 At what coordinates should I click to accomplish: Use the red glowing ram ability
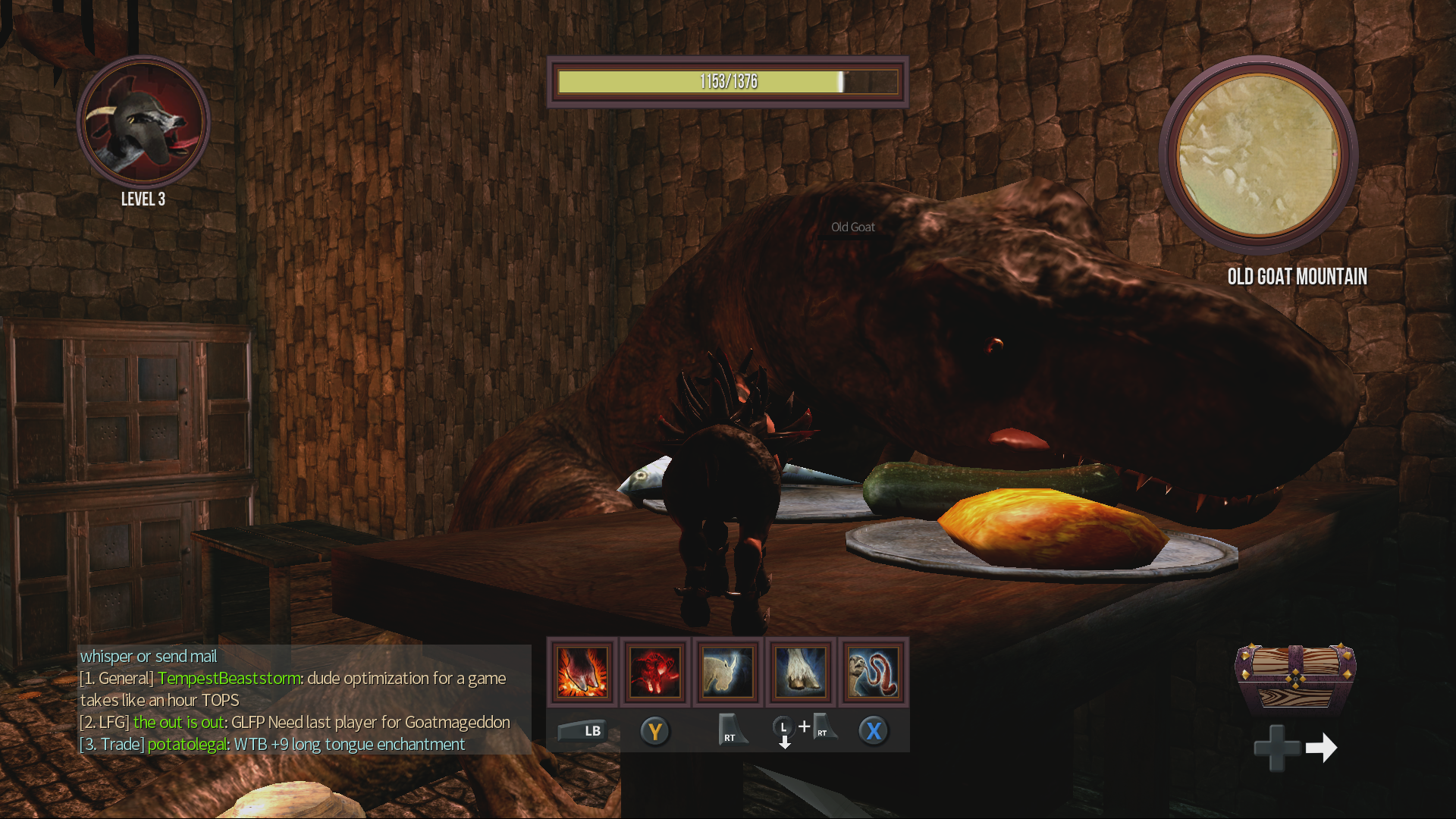(x=654, y=672)
